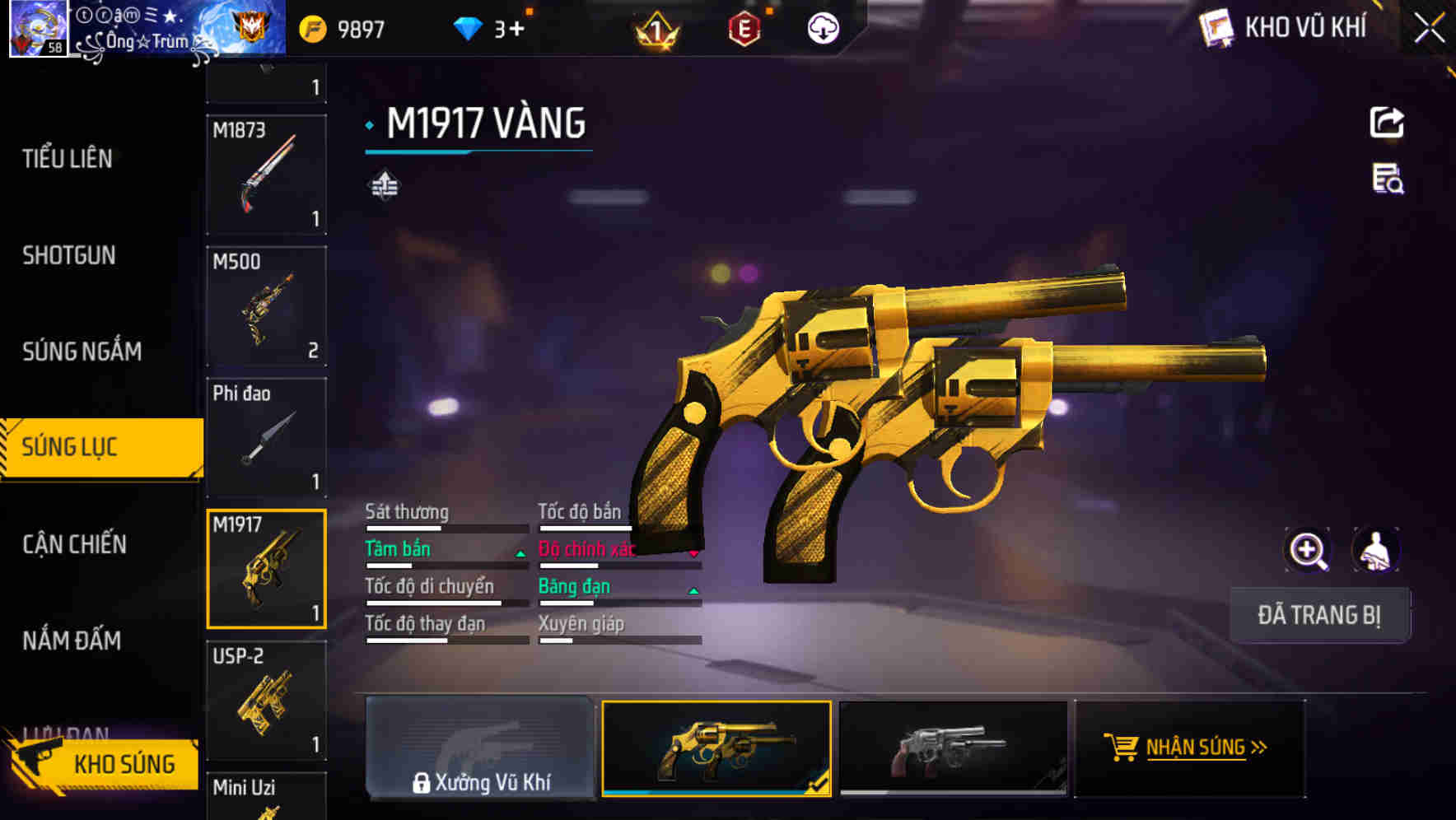Open the Shotgun category tab
1456x820 pixels.
click(69, 256)
